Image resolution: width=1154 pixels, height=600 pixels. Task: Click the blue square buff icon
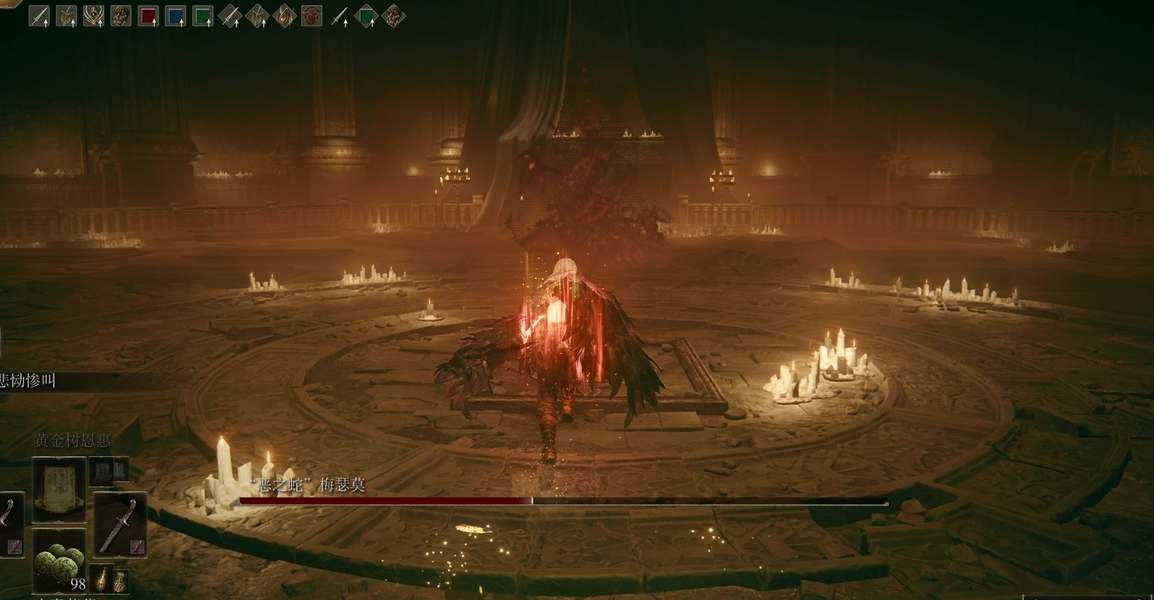[x=175, y=16]
